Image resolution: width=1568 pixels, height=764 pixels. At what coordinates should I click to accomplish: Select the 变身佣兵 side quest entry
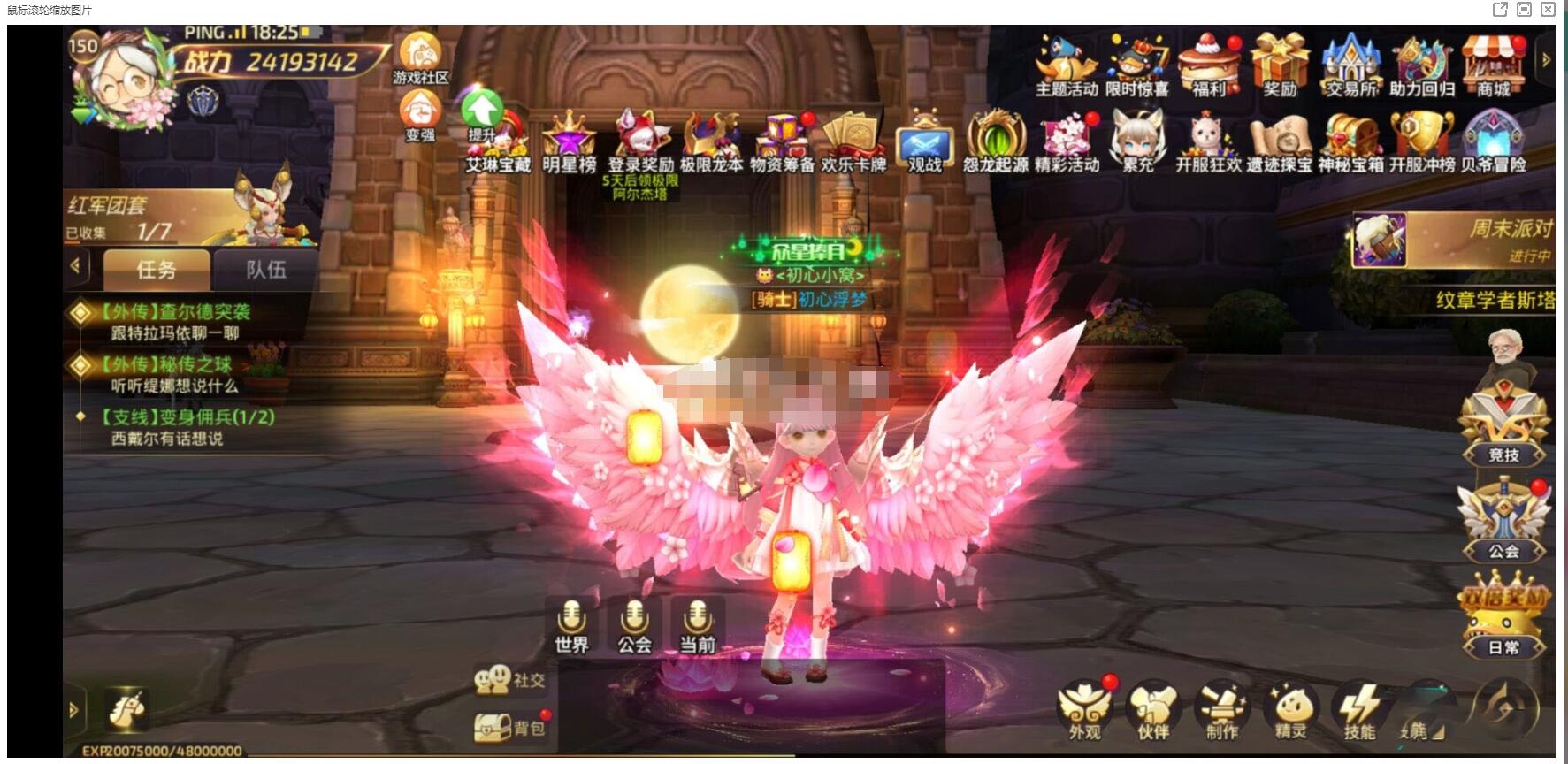pos(186,426)
